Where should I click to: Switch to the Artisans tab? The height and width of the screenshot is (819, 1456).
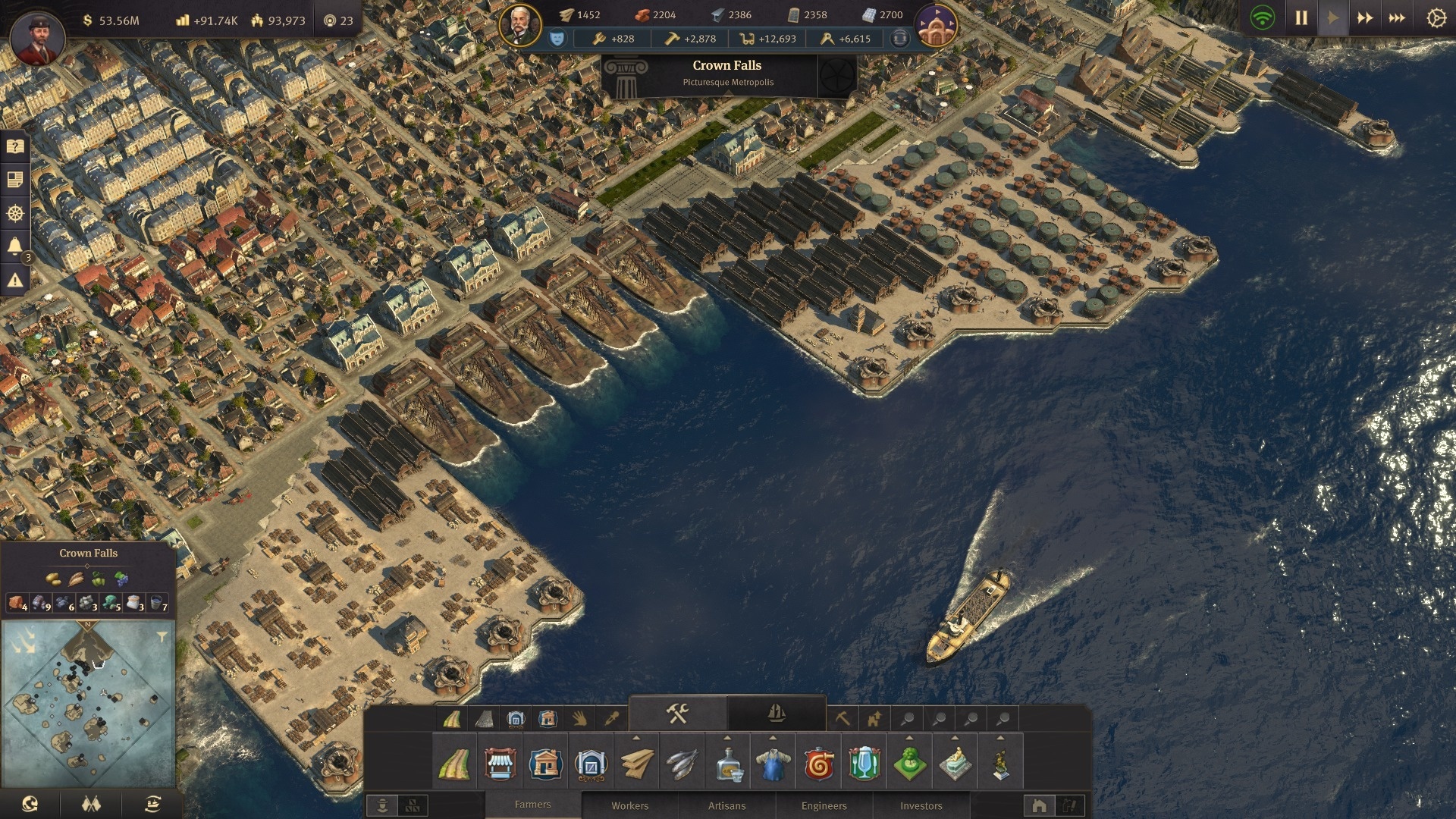(726, 805)
